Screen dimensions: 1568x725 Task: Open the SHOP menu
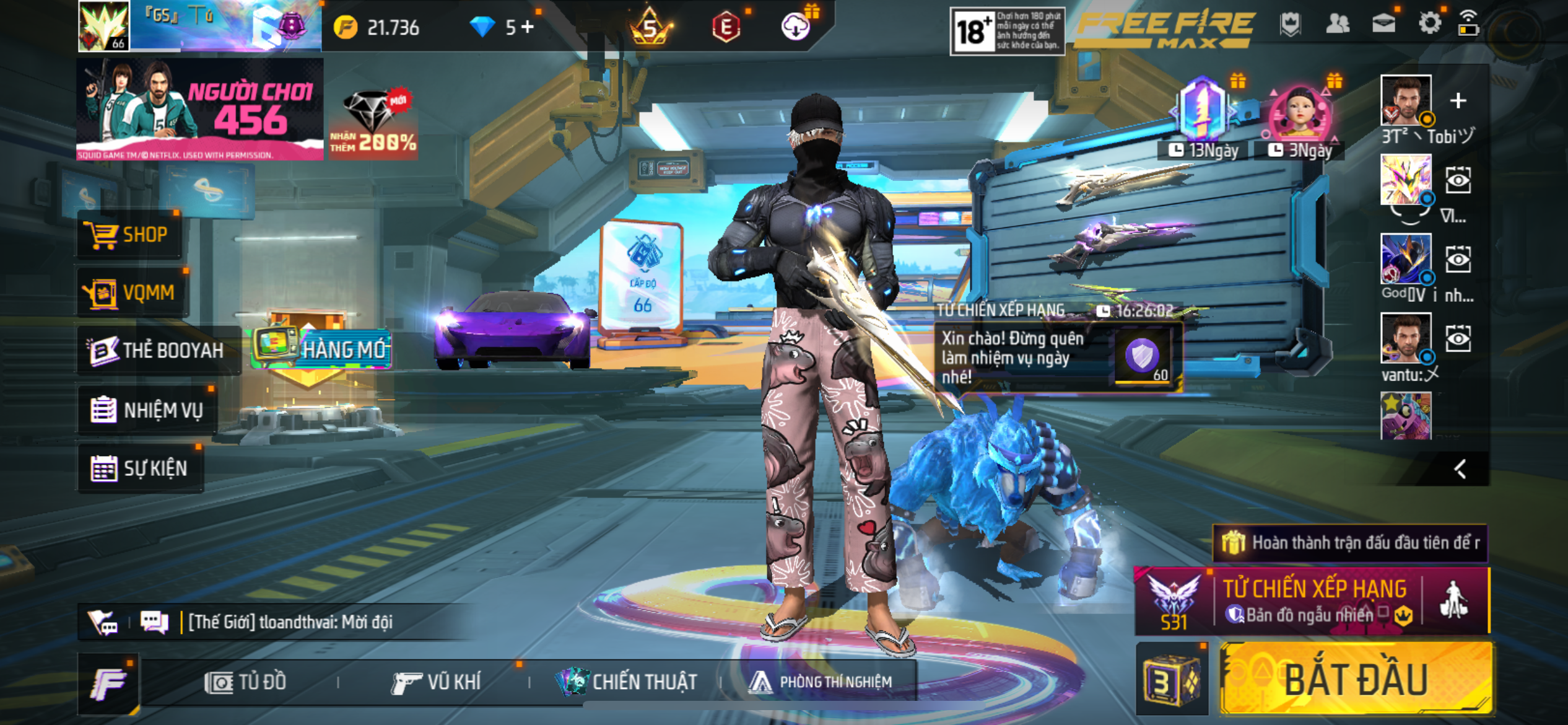[x=129, y=235]
